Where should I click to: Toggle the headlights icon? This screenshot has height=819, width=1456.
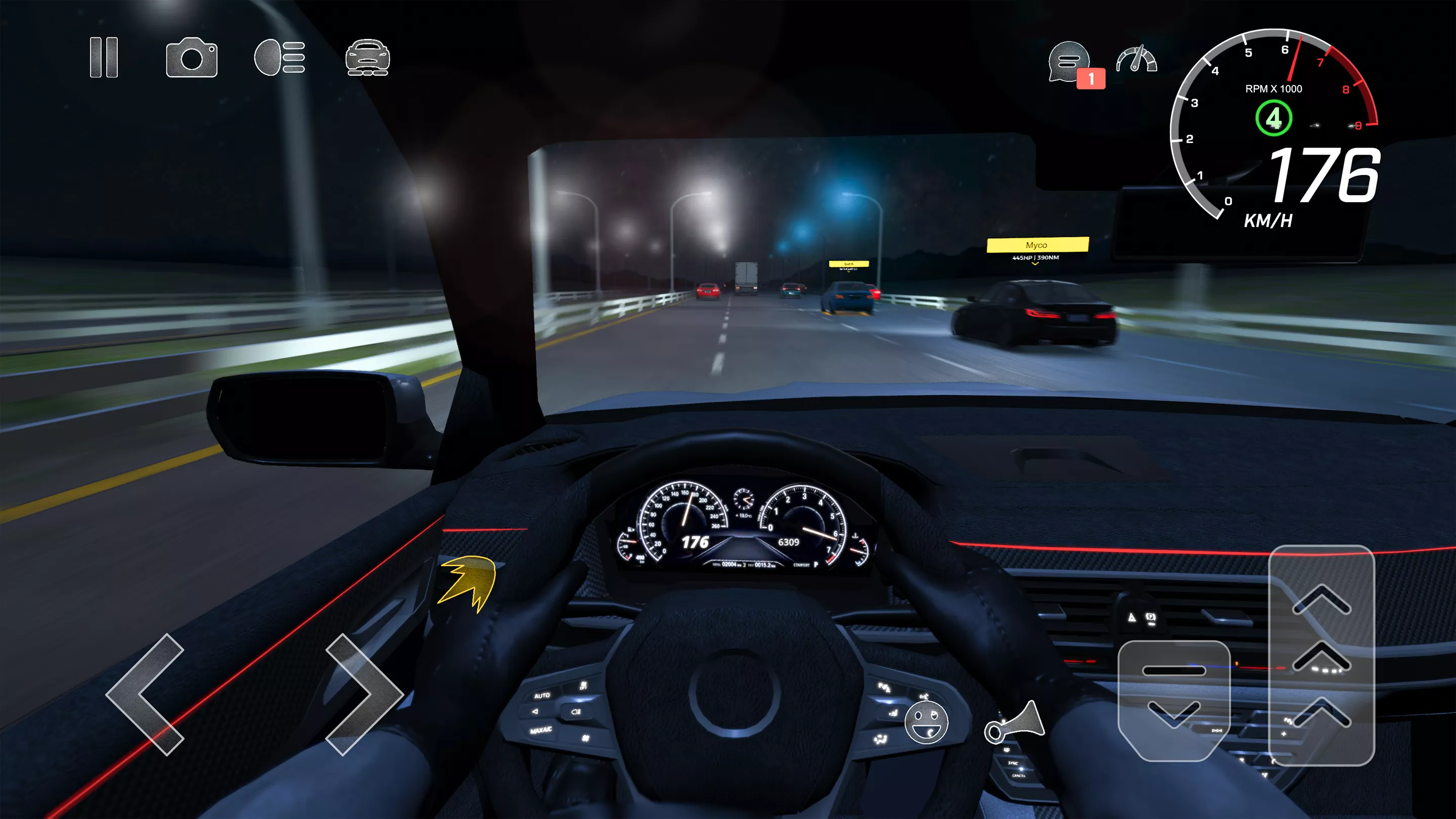point(280,57)
